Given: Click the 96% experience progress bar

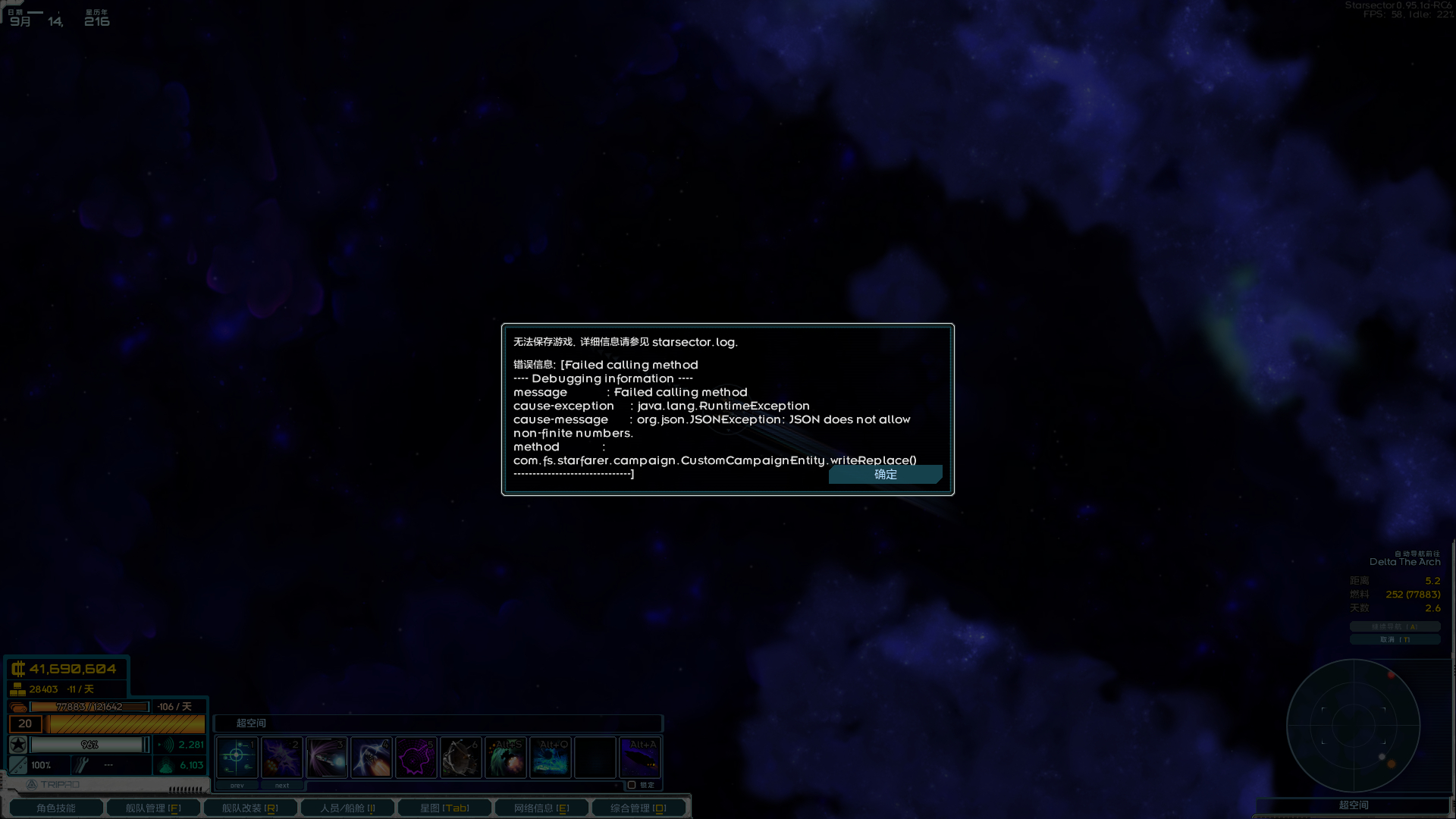Looking at the screenshot, I should [x=91, y=744].
